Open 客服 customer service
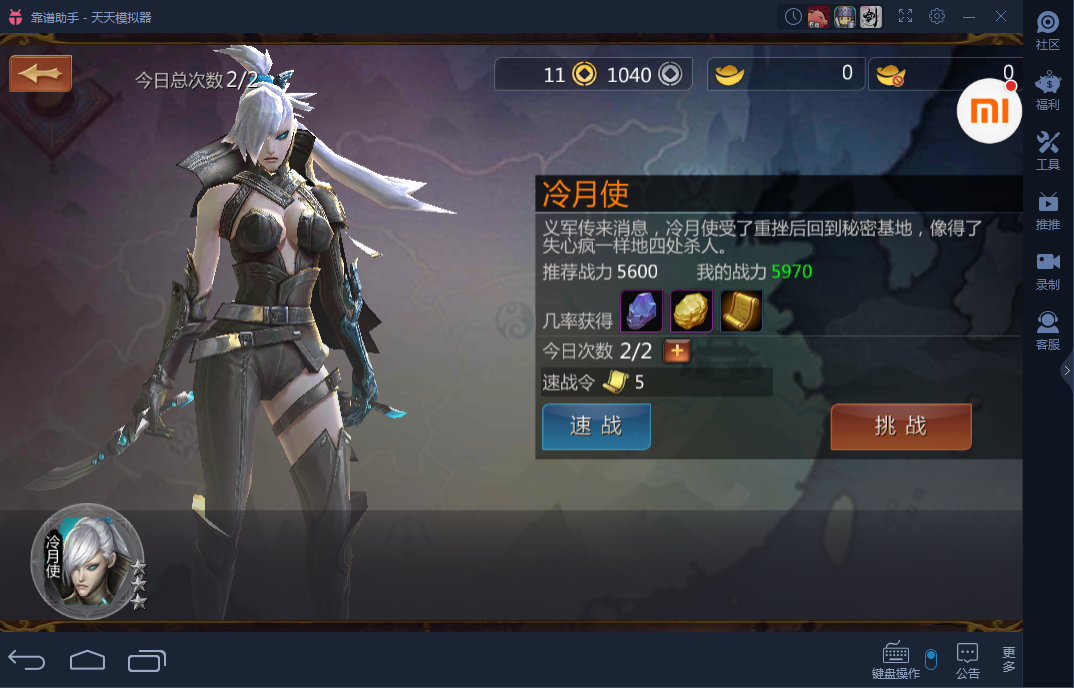Screen dimensions: 1074x688 pos(1048,331)
